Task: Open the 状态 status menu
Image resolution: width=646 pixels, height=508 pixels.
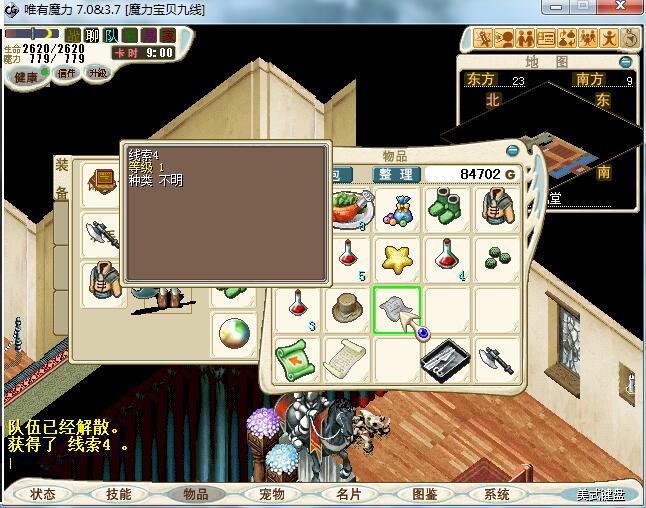Action: 43,494
